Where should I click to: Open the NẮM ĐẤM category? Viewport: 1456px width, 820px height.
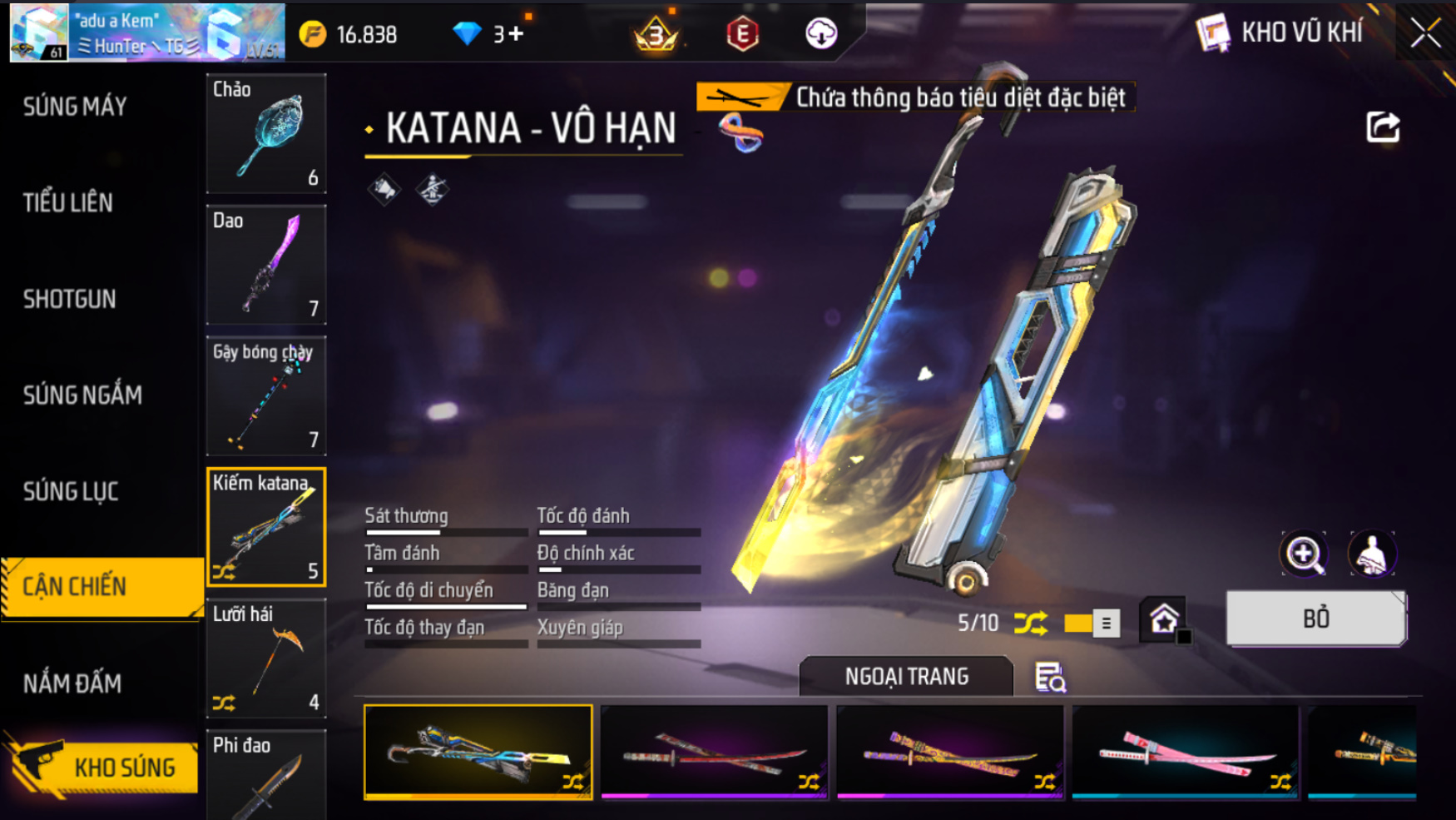[72, 683]
